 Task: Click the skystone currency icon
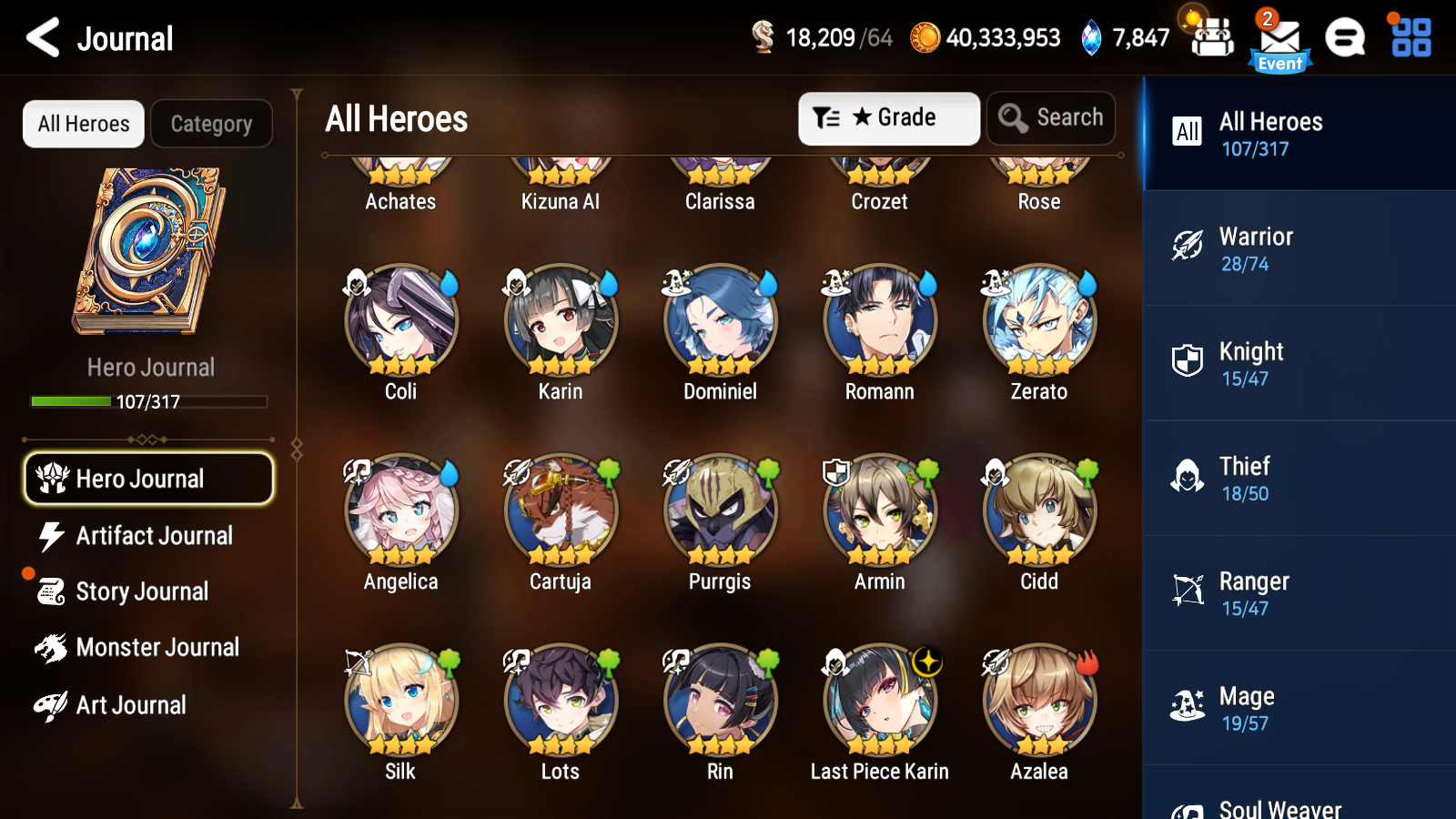coord(1089,37)
